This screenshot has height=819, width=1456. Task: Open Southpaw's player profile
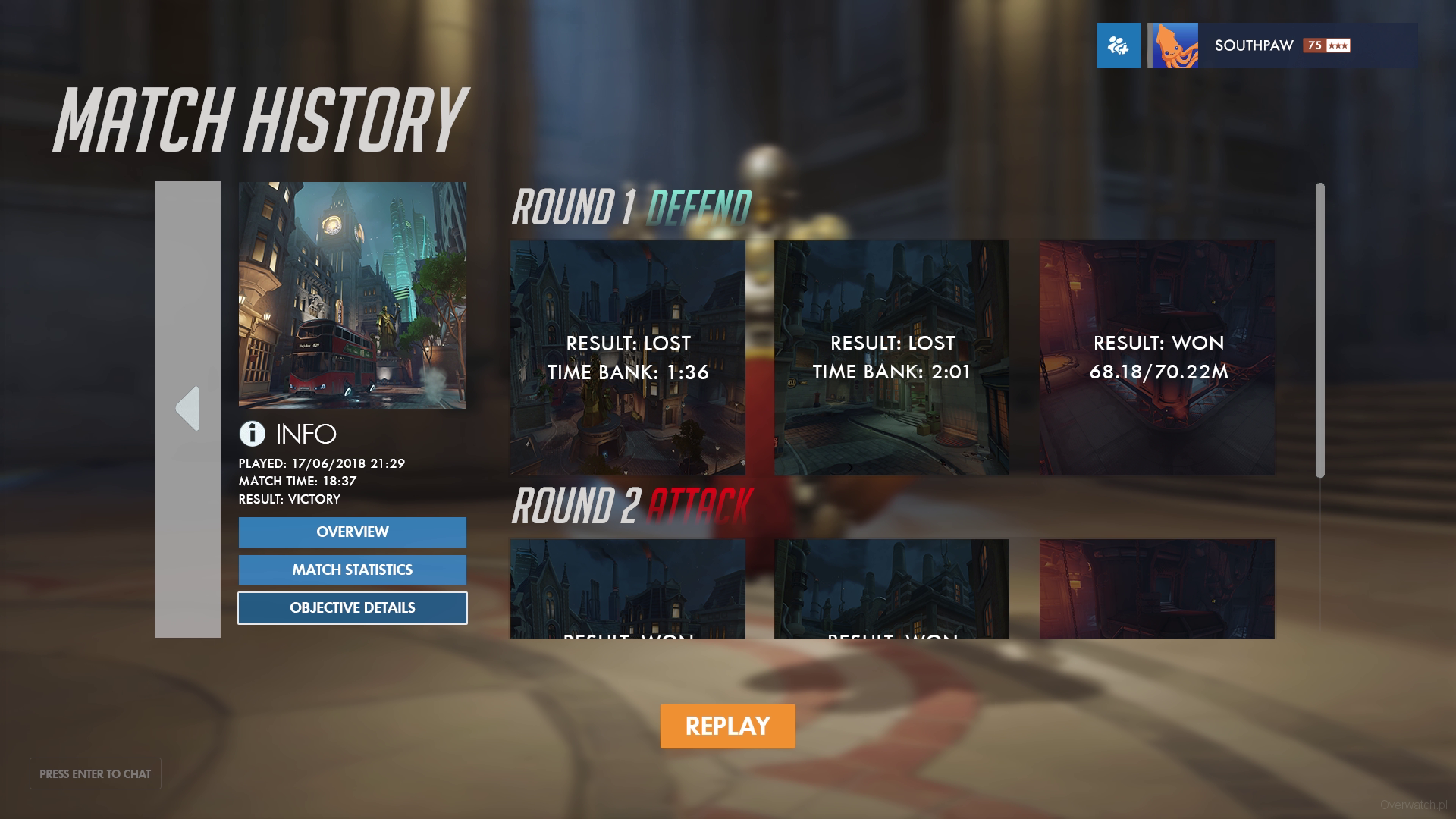click(x=1282, y=45)
